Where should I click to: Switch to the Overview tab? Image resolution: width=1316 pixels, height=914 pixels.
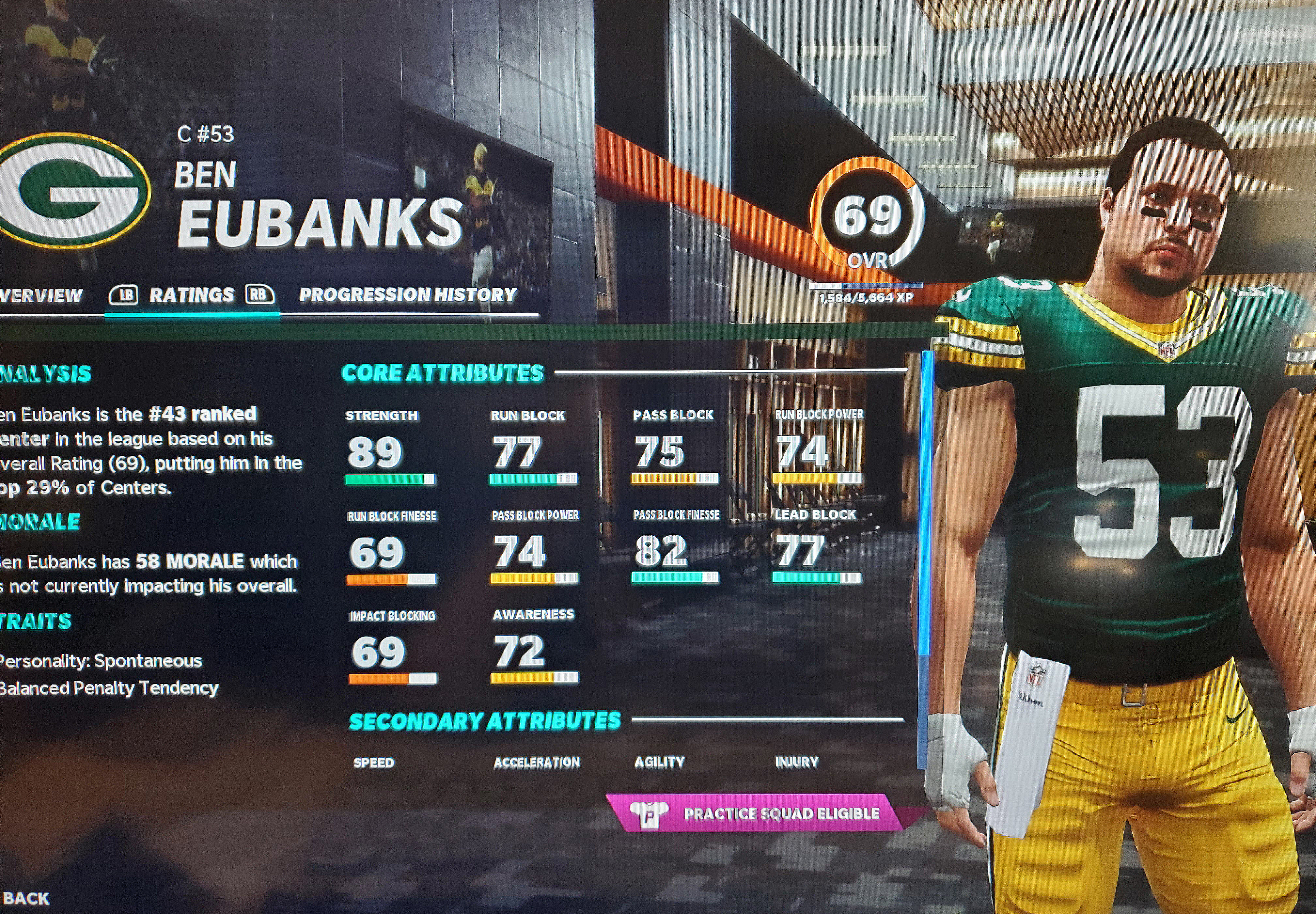[40, 295]
